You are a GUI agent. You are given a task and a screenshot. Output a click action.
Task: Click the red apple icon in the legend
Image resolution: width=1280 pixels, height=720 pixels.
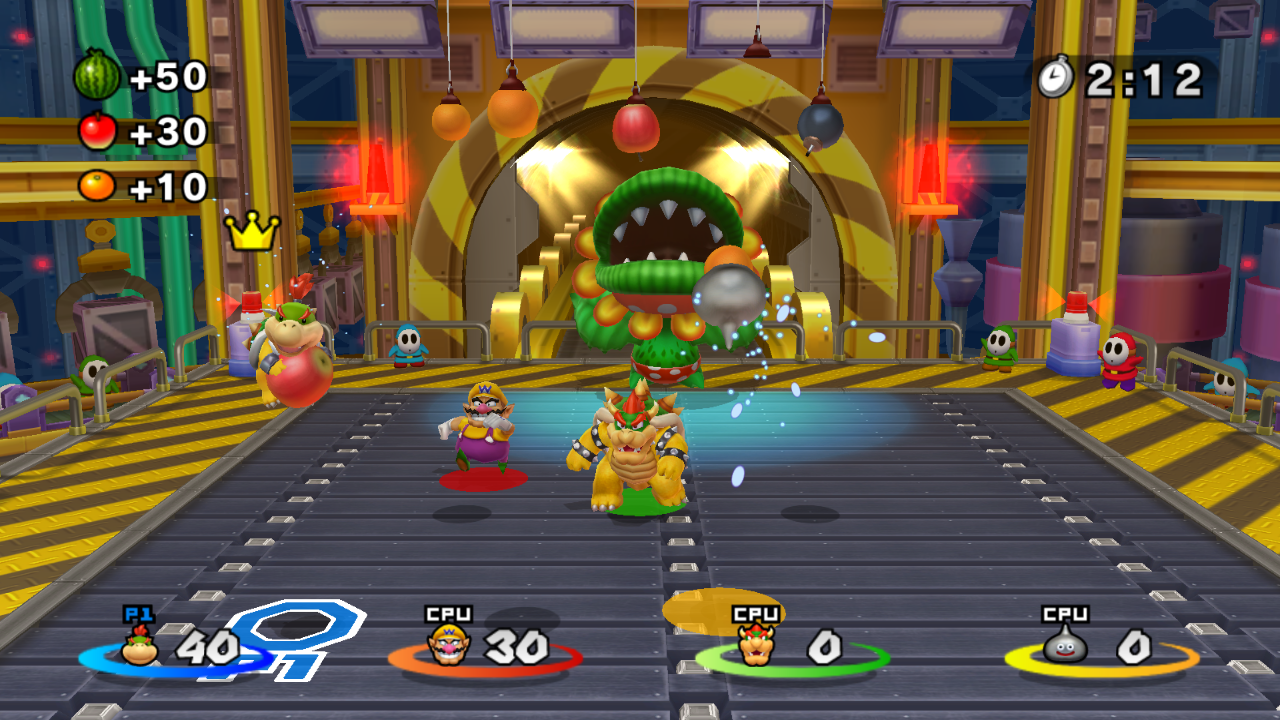pos(97,131)
